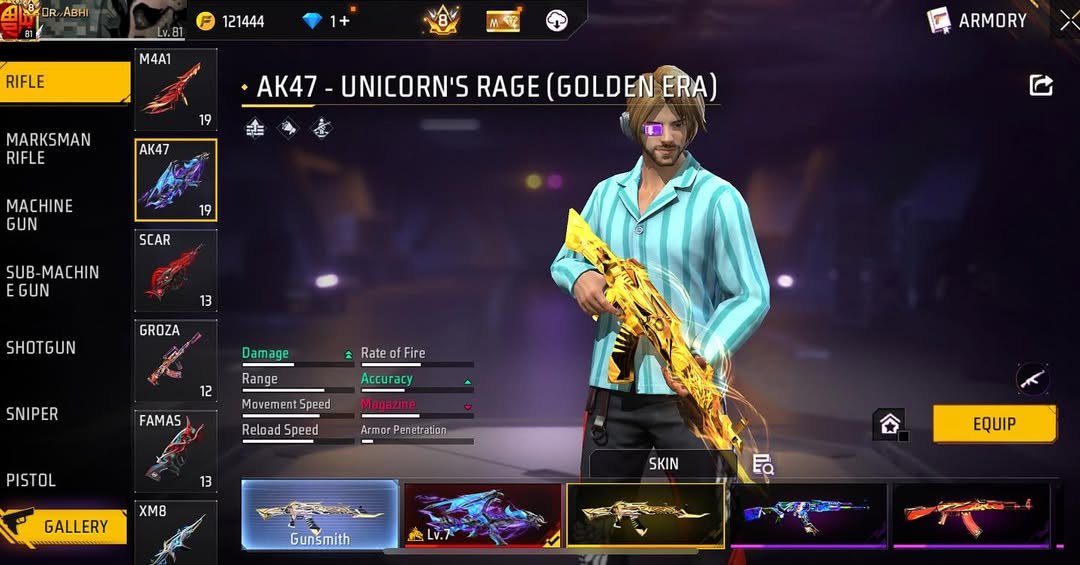Show the Shotgun weapons
This screenshot has width=1080, height=565.
41,348
